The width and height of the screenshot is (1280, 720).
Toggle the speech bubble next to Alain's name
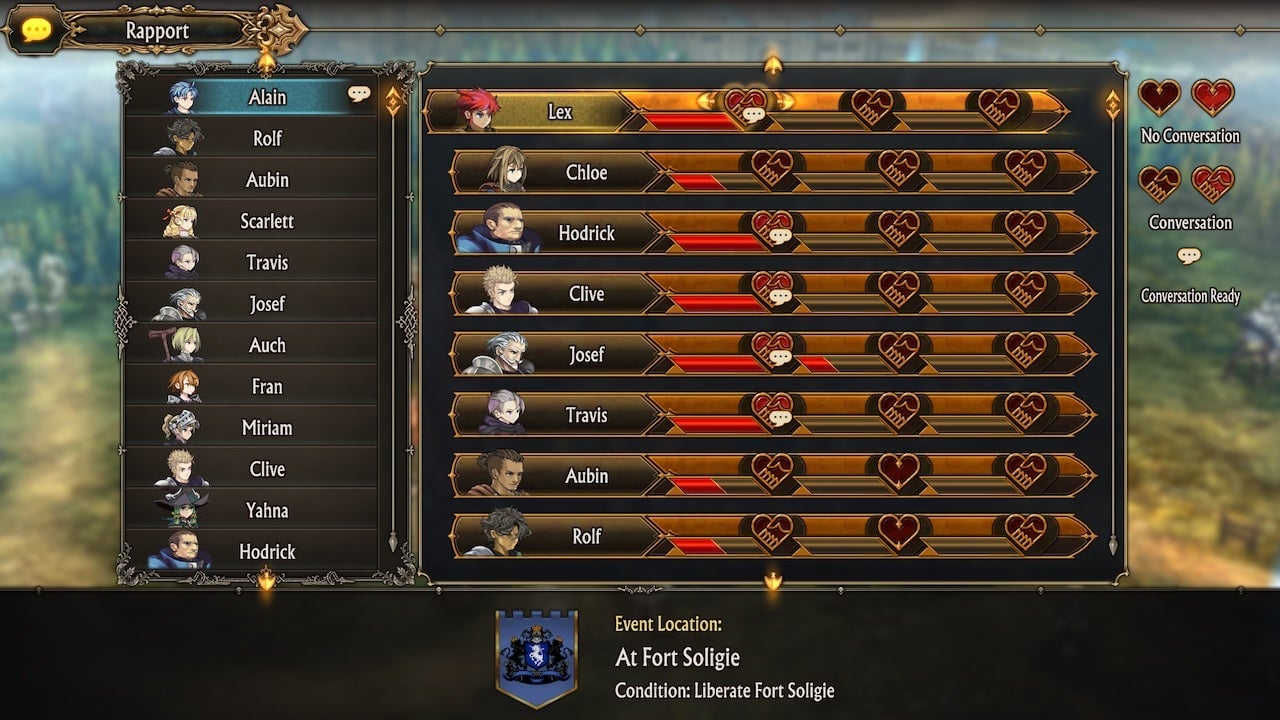click(x=361, y=92)
